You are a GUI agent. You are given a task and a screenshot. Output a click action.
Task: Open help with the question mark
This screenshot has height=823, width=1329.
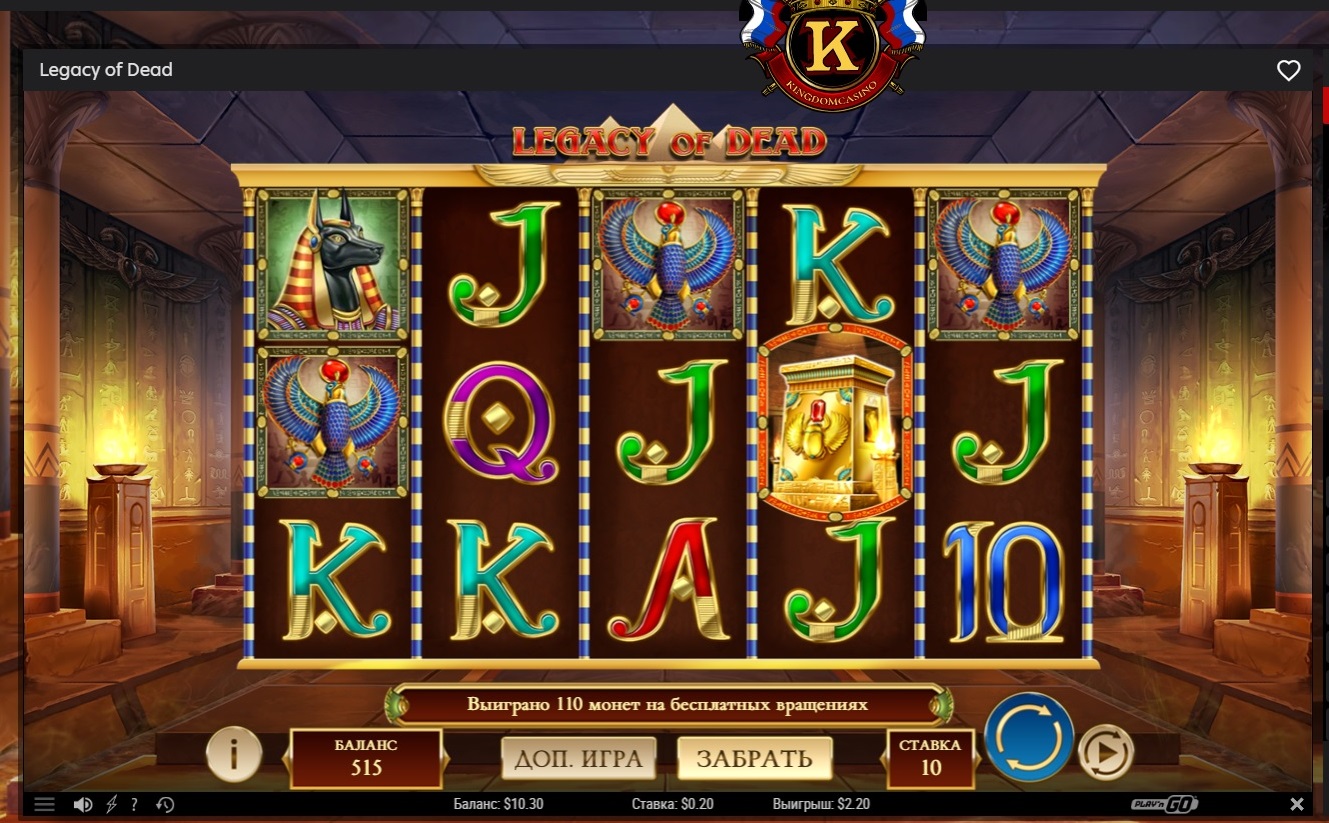point(135,804)
